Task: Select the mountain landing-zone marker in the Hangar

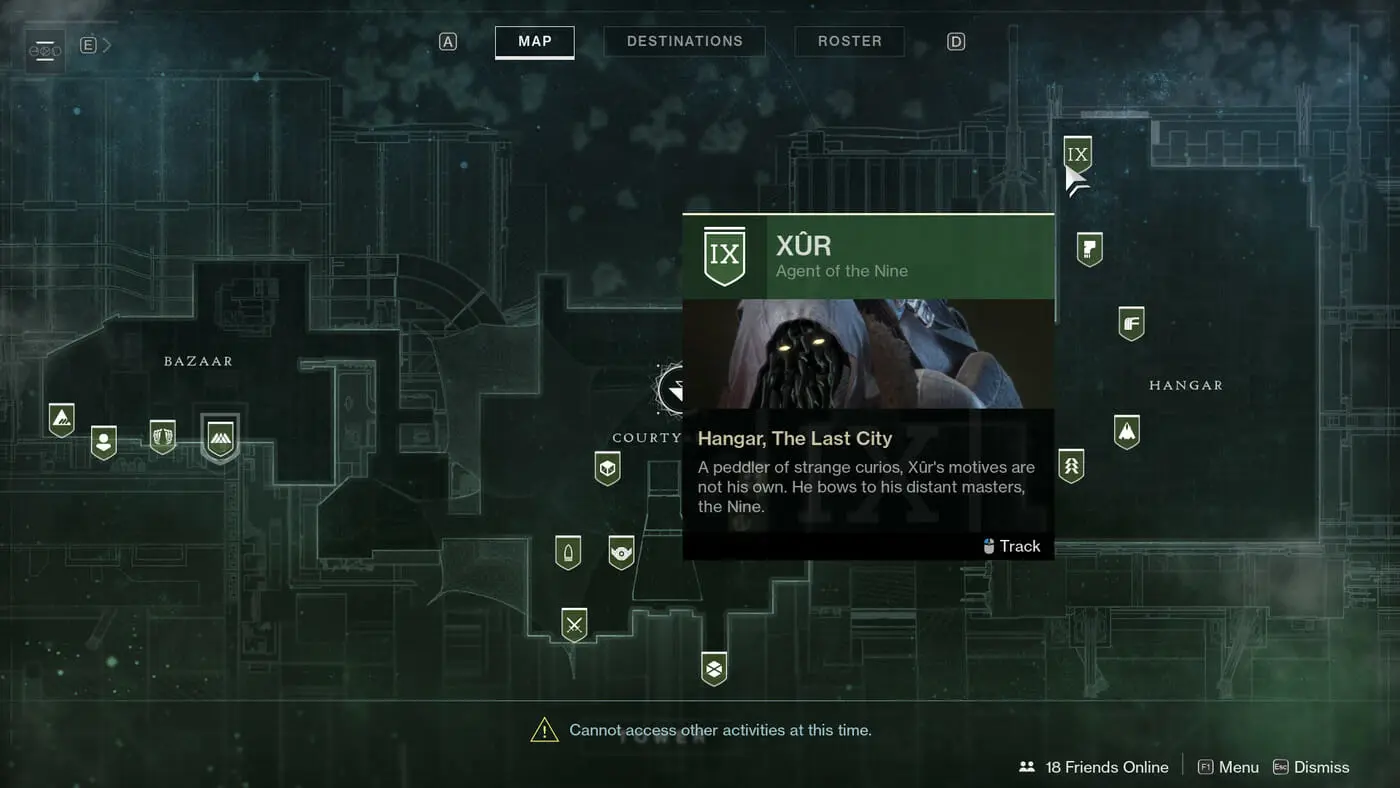Action: [1127, 430]
